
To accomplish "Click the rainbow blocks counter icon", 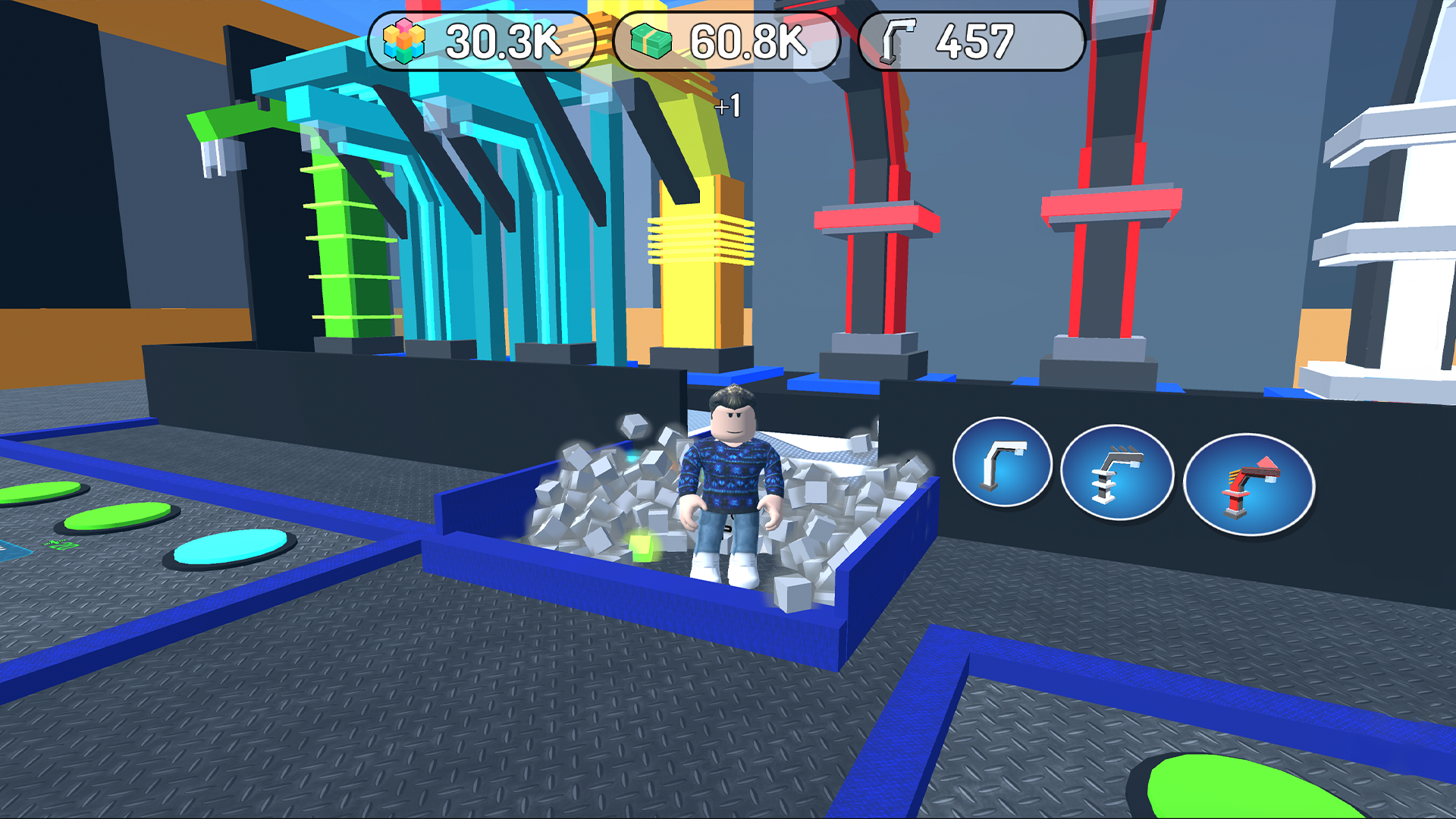I will (405, 42).
